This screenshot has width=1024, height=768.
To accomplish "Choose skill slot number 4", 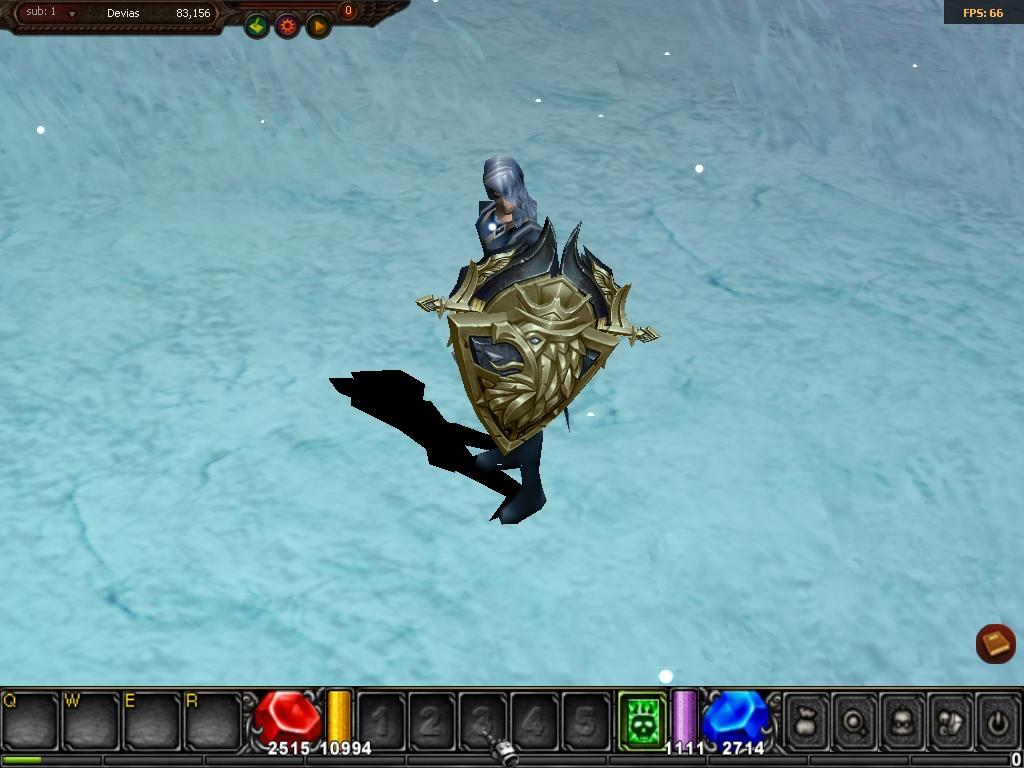I will (535, 720).
